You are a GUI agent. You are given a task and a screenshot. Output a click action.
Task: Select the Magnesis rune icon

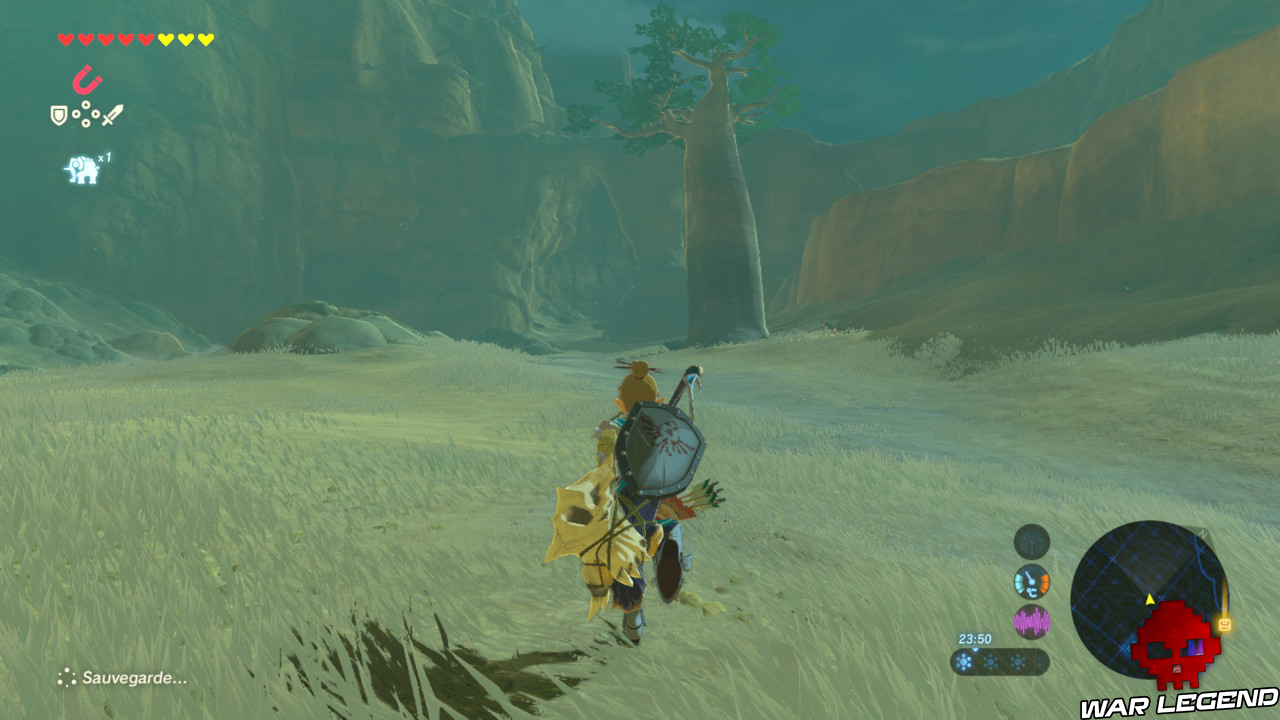click(x=87, y=78)
